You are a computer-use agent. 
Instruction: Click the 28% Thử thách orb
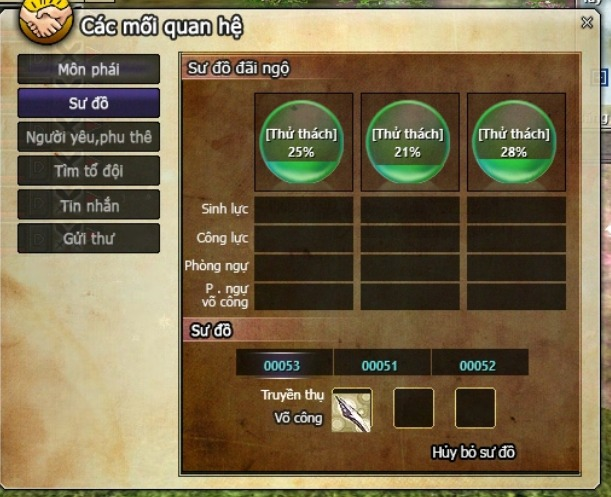[515, 142]
